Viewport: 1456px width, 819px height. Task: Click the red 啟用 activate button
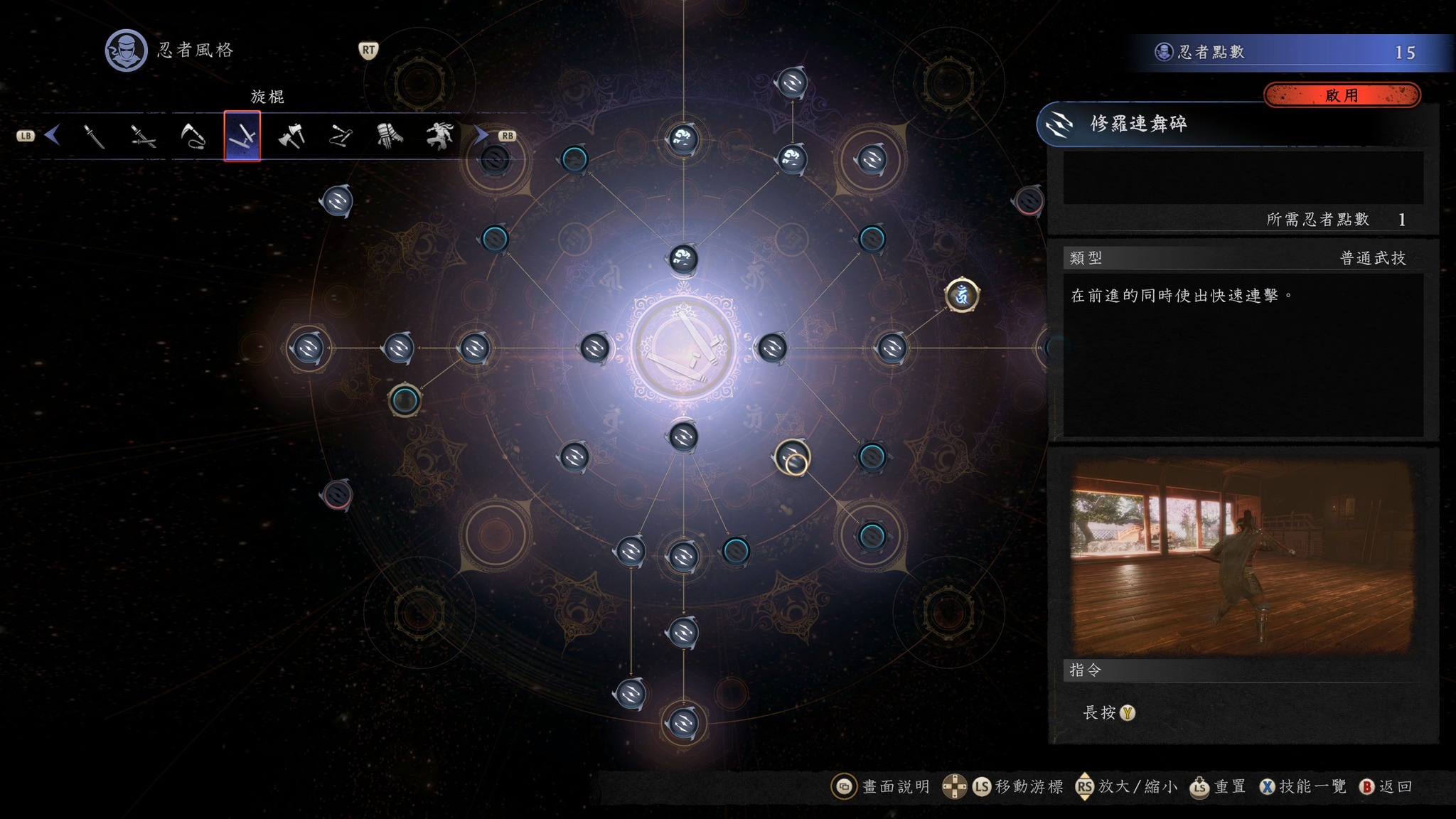[1342, 95]
